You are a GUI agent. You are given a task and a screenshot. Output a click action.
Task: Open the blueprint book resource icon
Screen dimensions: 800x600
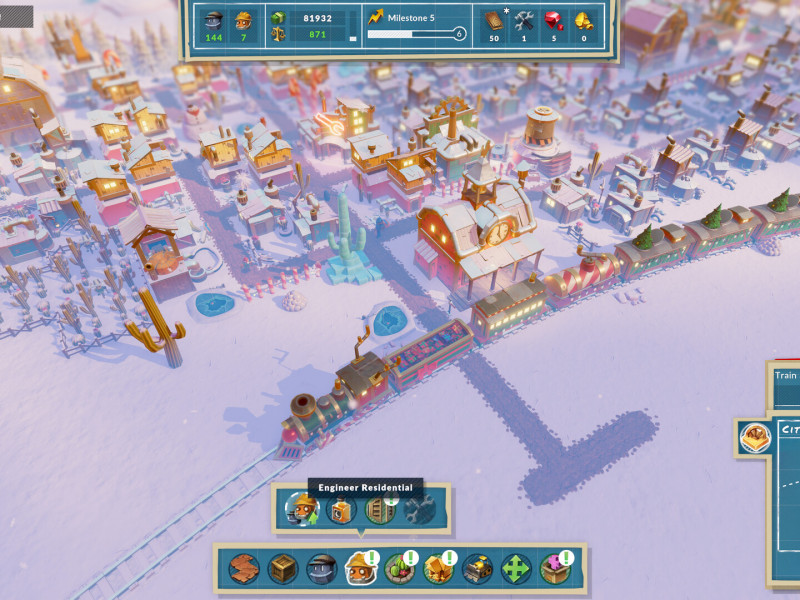click(x=493, y=19)
